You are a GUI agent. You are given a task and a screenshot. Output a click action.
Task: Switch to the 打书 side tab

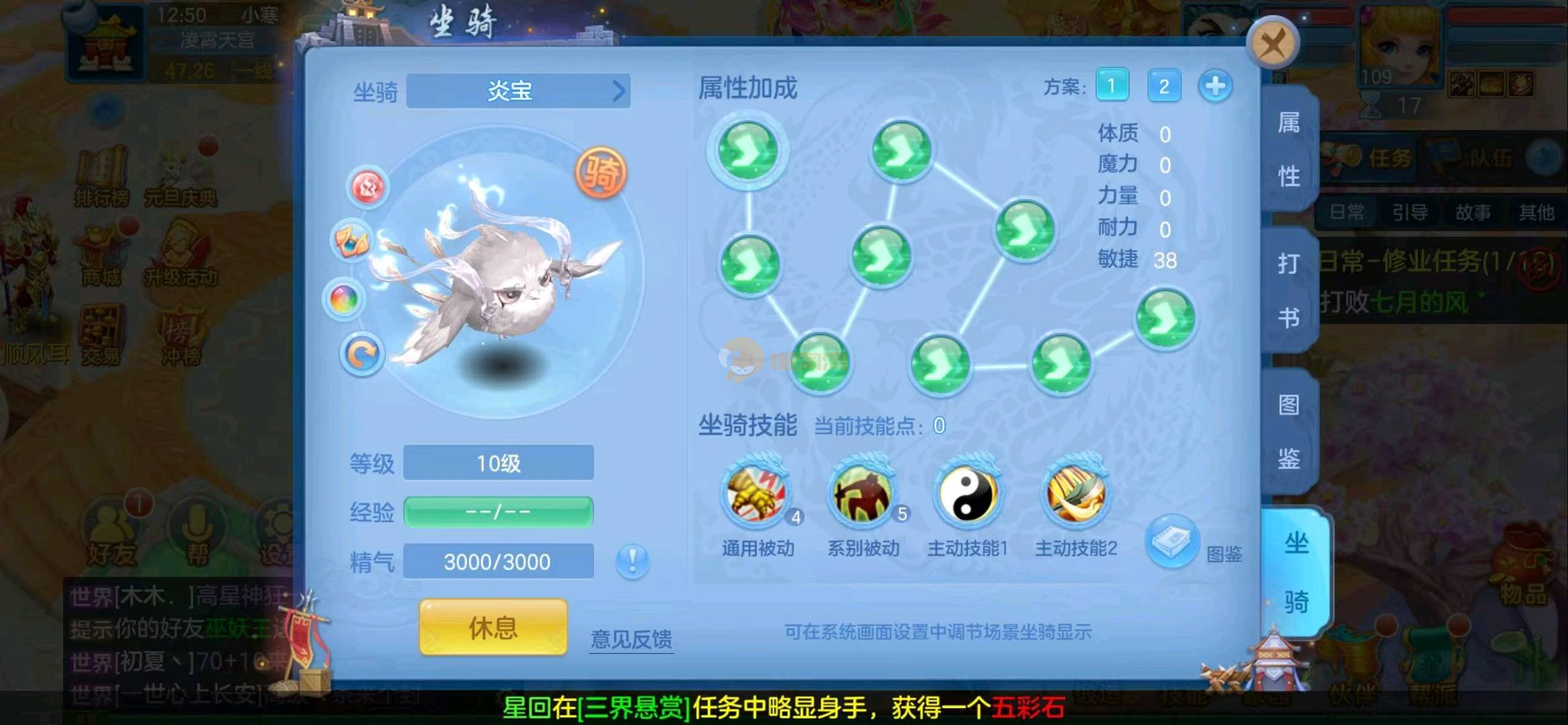1288,290
